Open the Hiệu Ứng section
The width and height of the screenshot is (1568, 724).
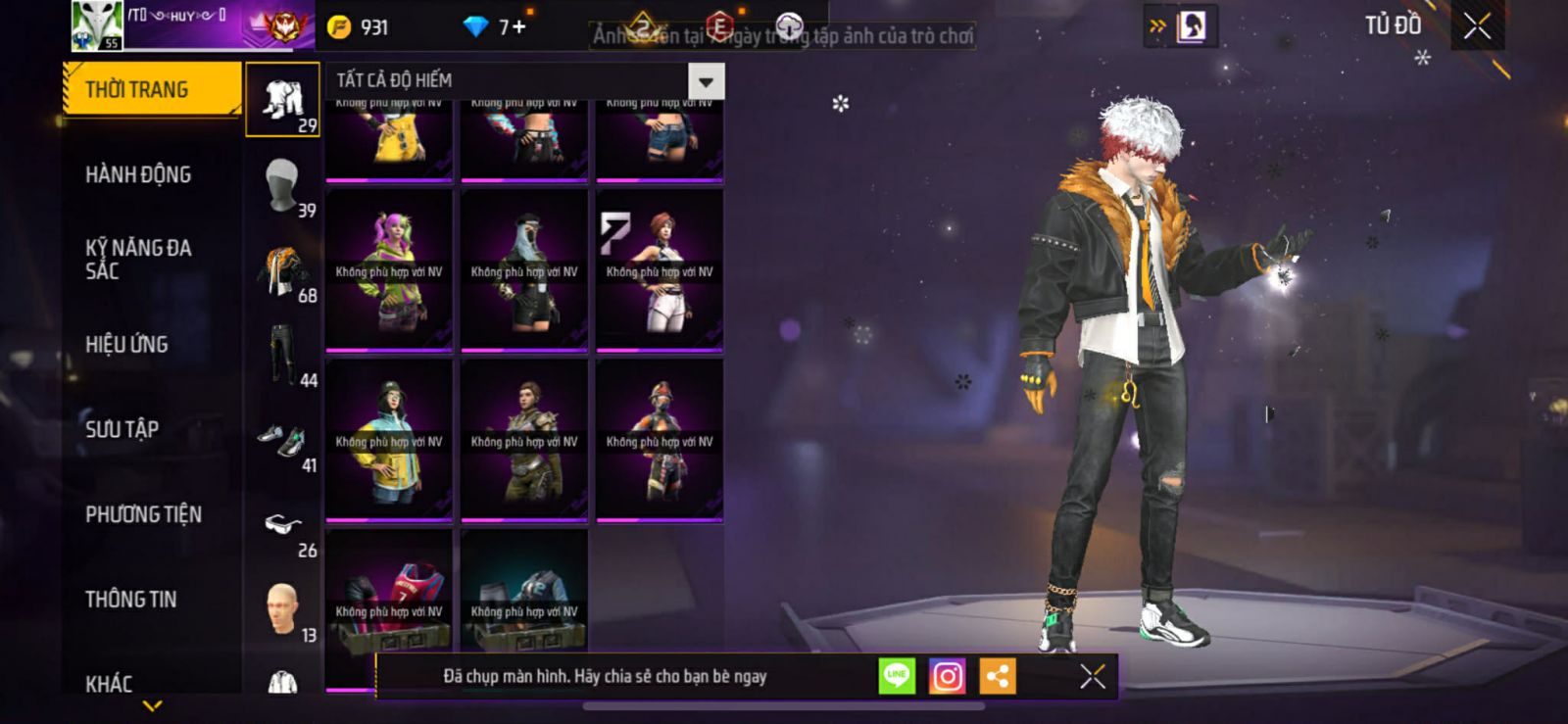tap(126, 345)
